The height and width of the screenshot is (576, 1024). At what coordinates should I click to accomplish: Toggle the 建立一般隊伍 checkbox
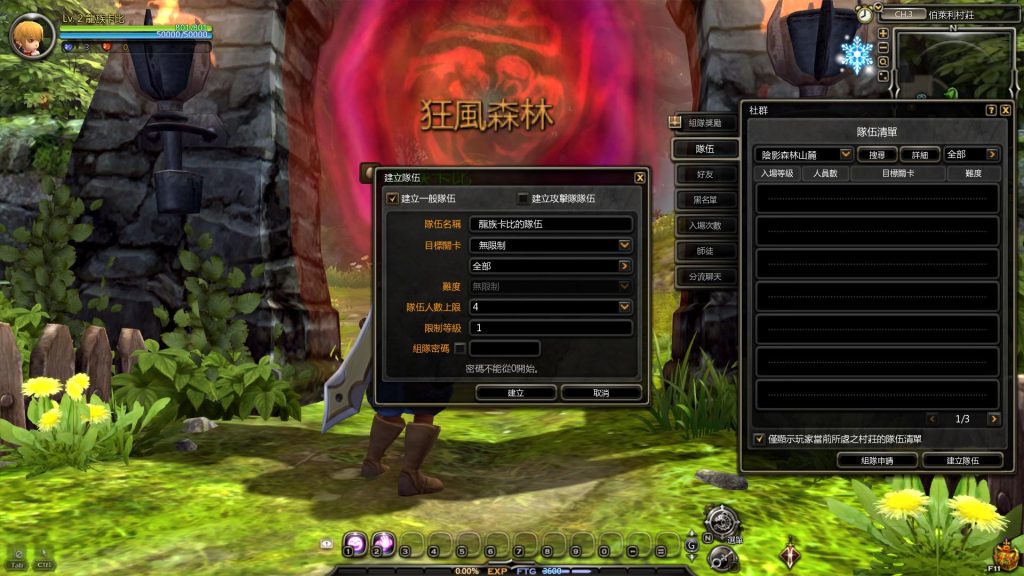[x=392, y=198]
